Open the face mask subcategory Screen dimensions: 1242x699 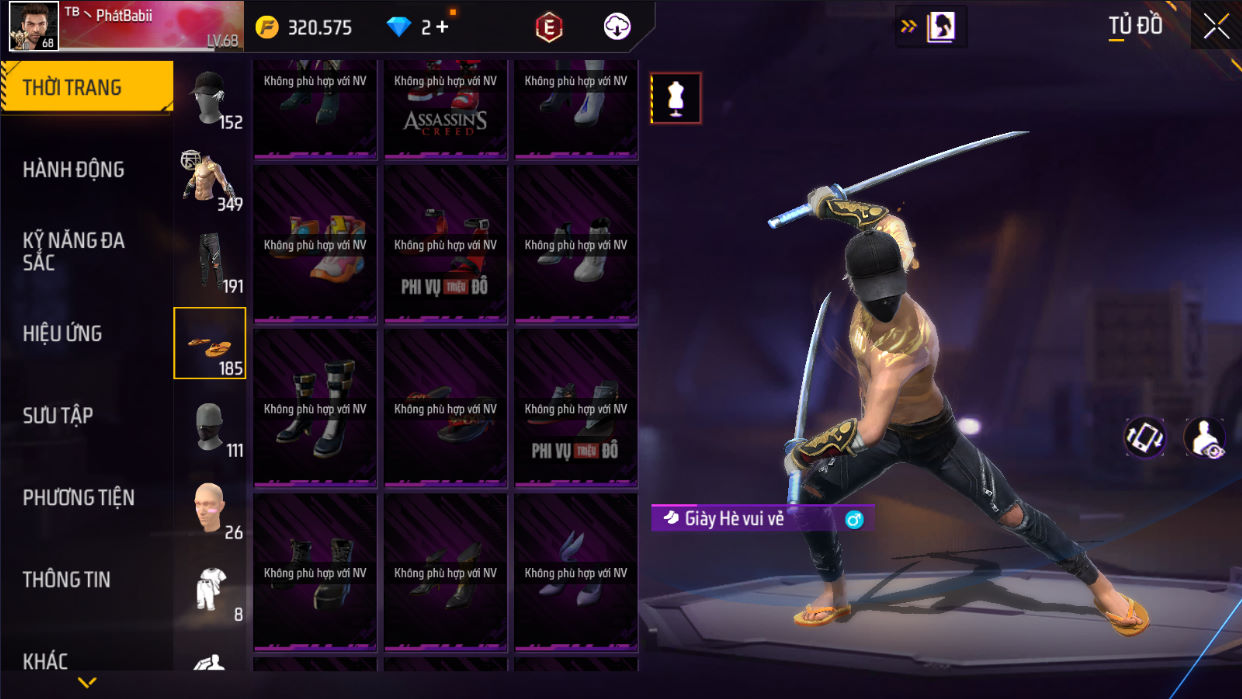point(210,427)
